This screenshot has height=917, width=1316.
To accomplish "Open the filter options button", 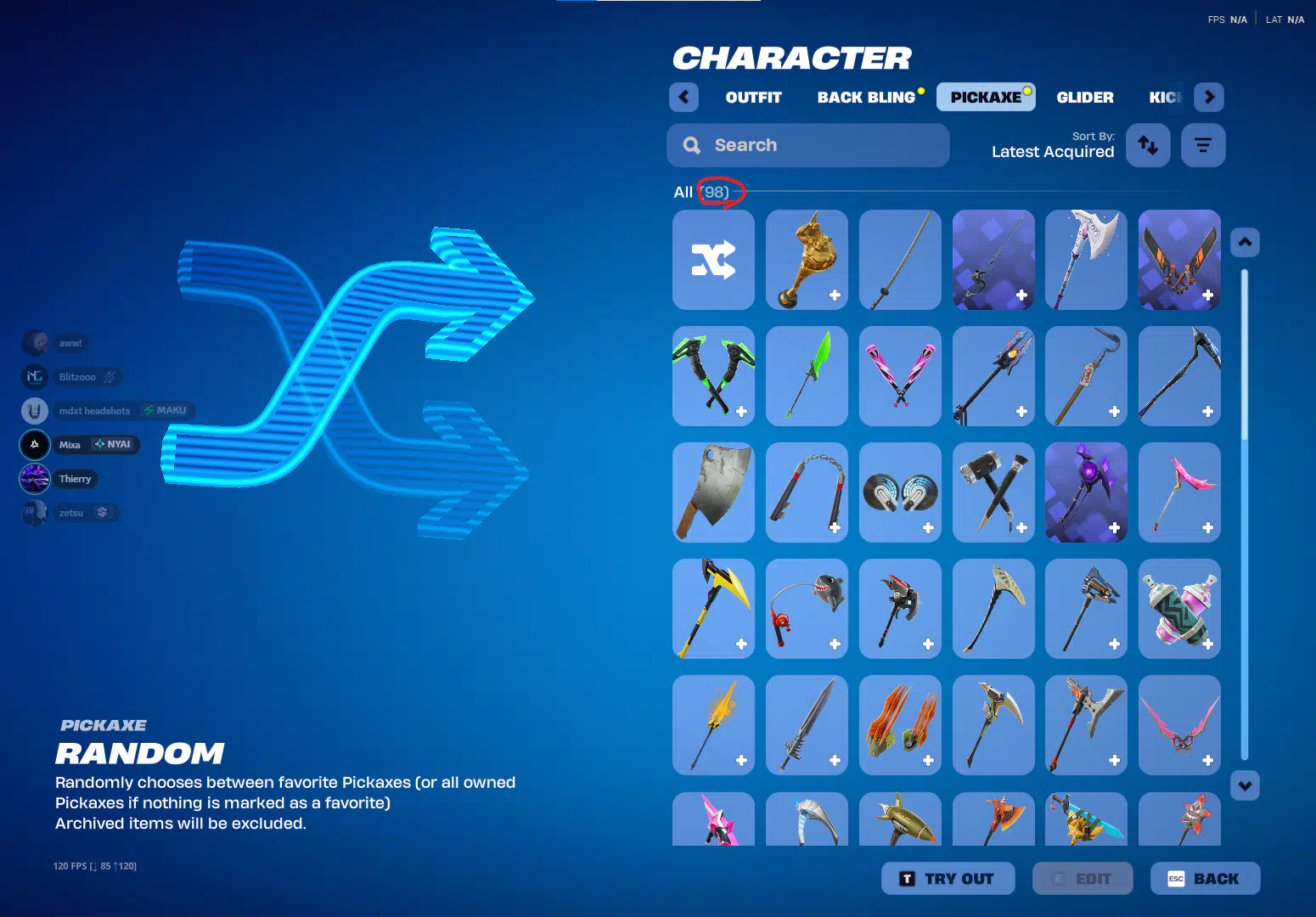I will tap(1202, 145).
